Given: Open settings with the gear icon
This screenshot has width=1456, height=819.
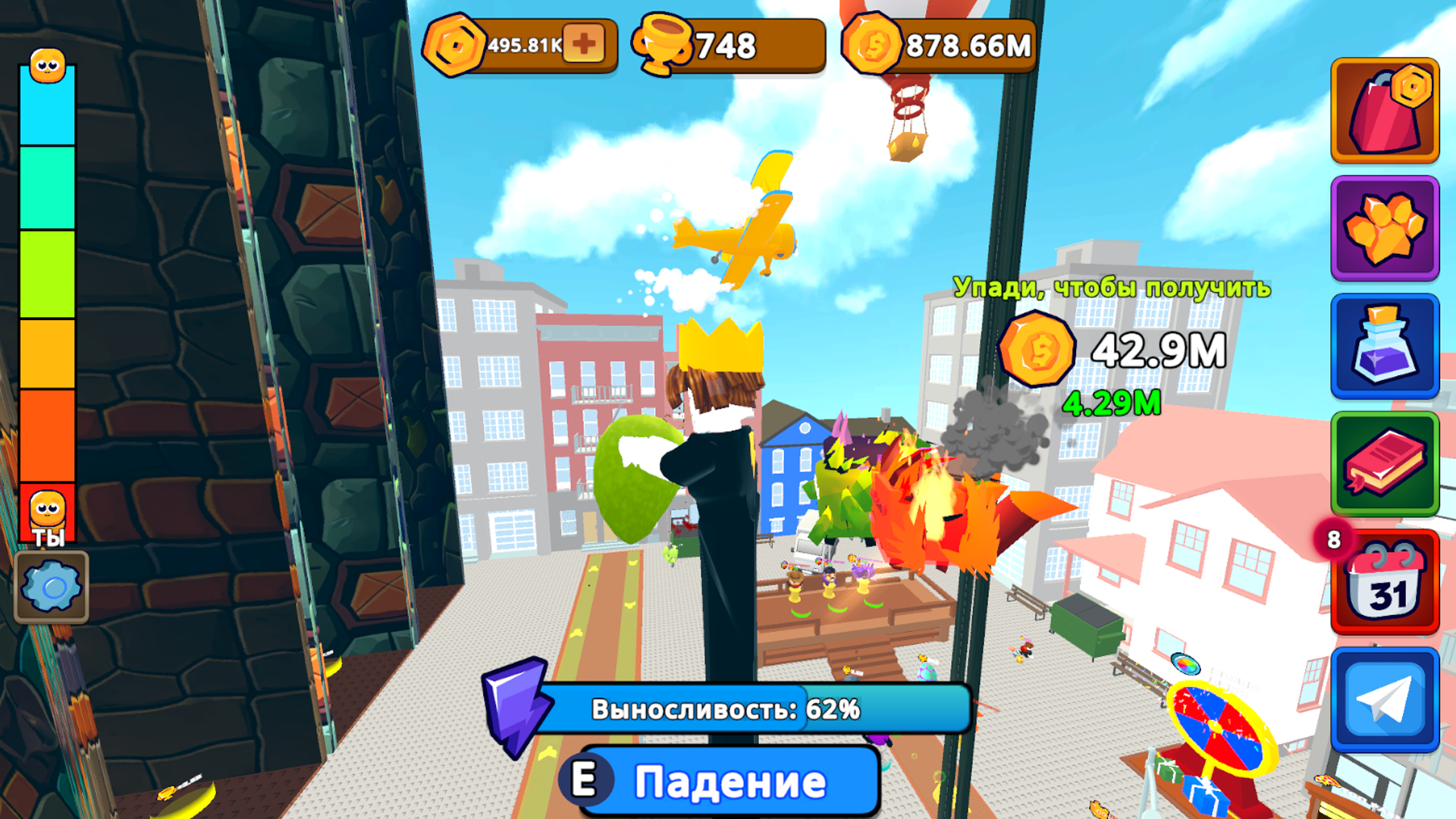Looking at the screenshot, I should tap(51, 585).
